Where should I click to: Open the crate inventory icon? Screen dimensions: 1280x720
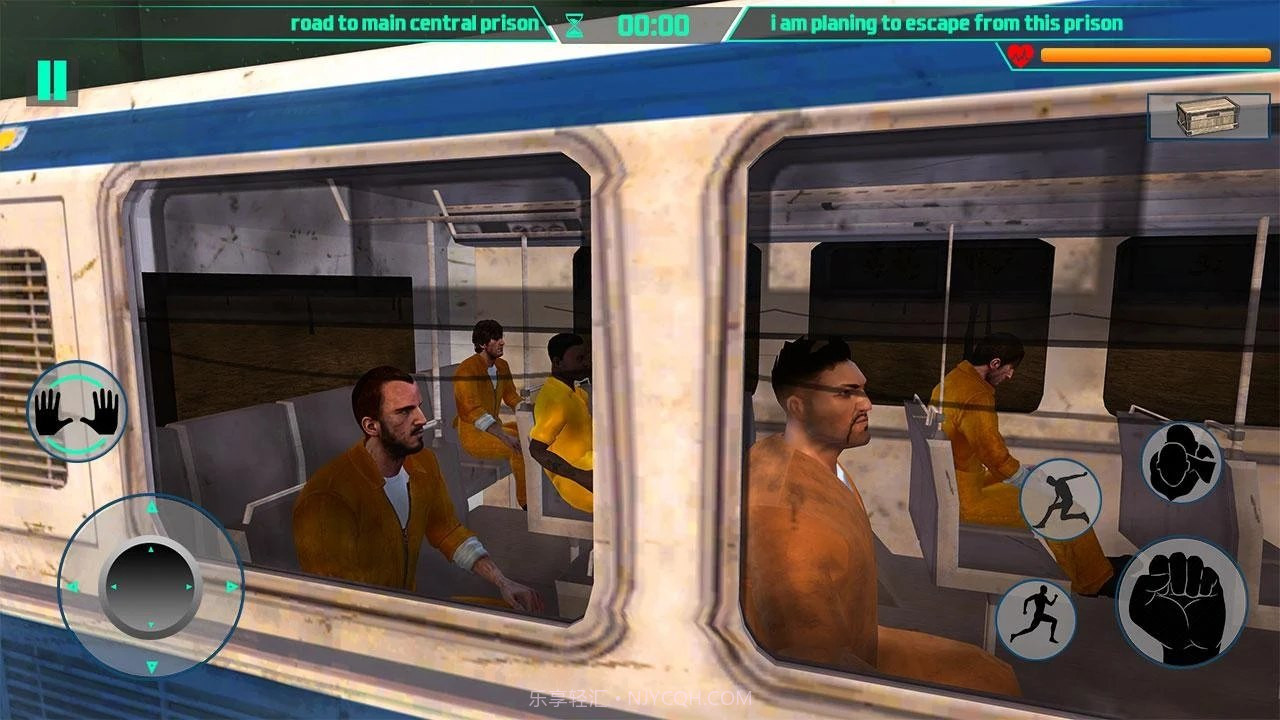tap(1193, 116)
